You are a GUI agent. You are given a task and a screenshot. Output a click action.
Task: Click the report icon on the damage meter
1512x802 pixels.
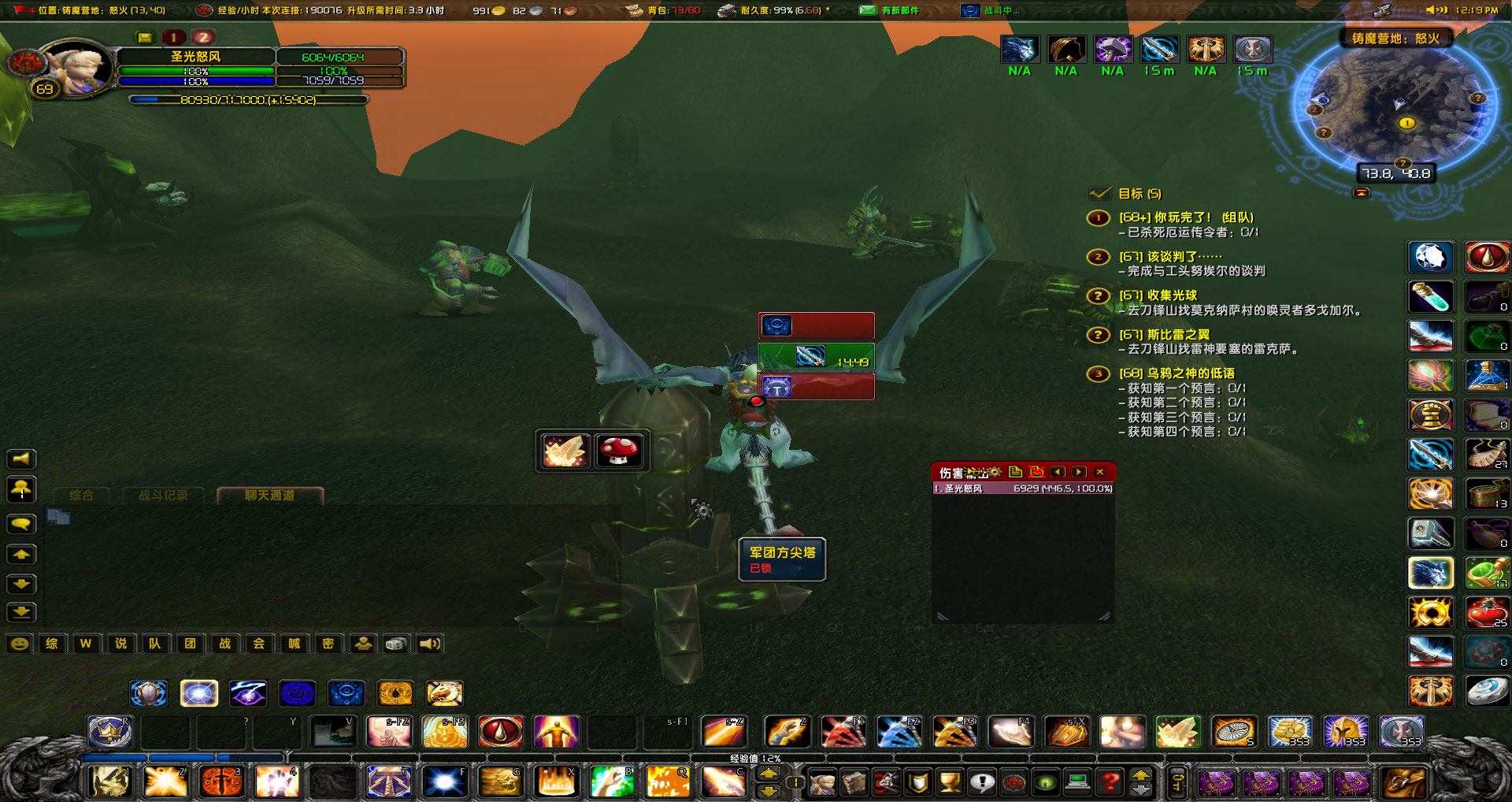point(1016,472)
